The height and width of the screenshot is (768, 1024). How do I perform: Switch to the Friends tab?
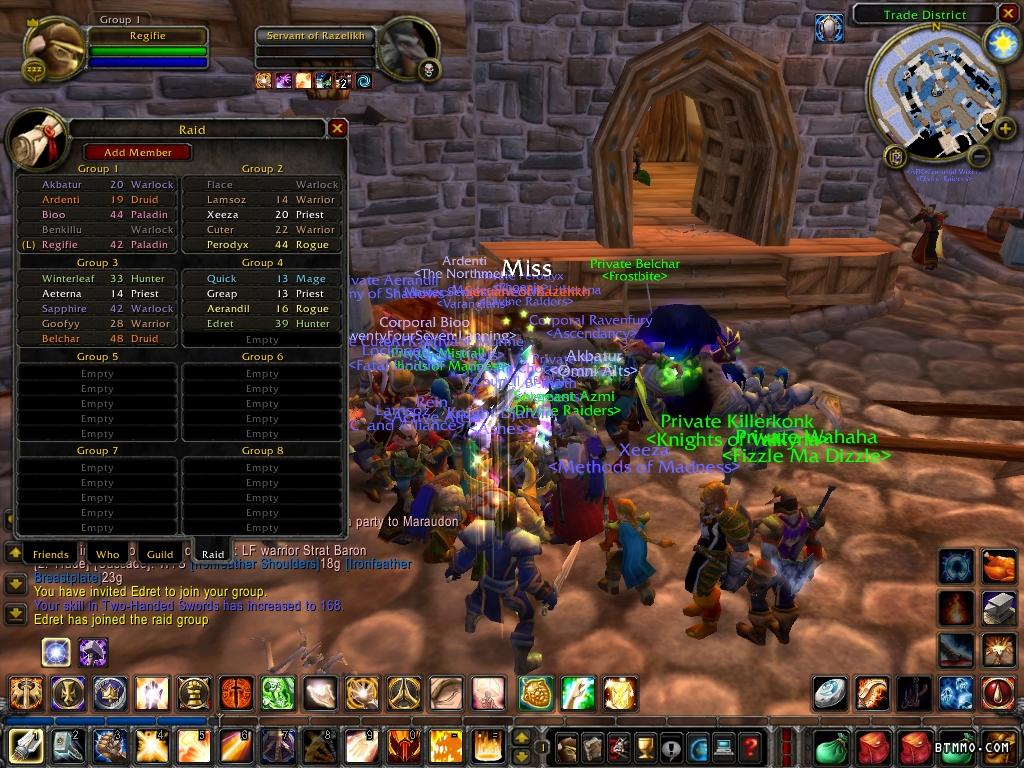(51, 554)
